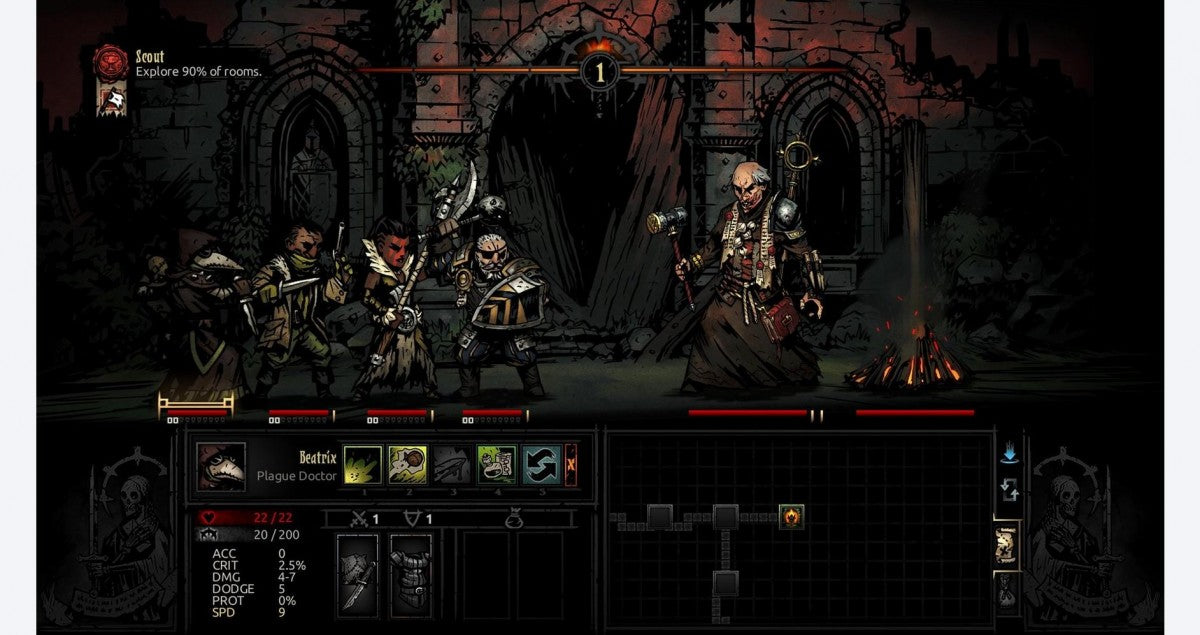Activate the Plague Grenade skill
The width and height of the screenshot is (1200, 635).
point(407,464)
